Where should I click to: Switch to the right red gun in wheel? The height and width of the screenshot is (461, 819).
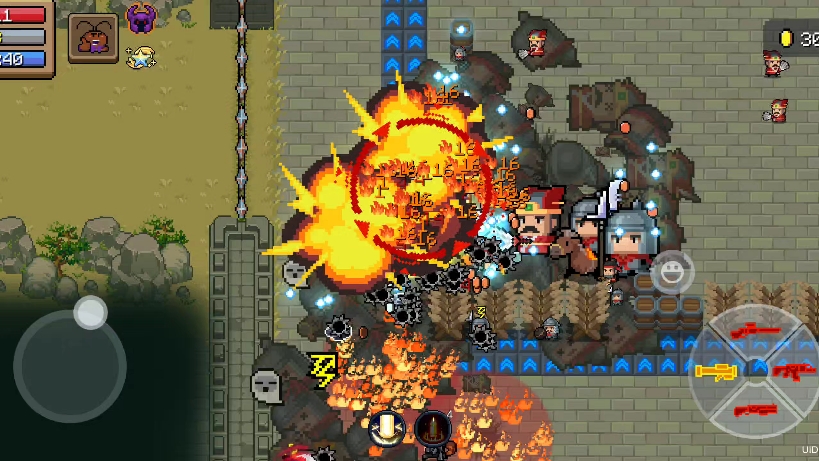pos(793,372)
